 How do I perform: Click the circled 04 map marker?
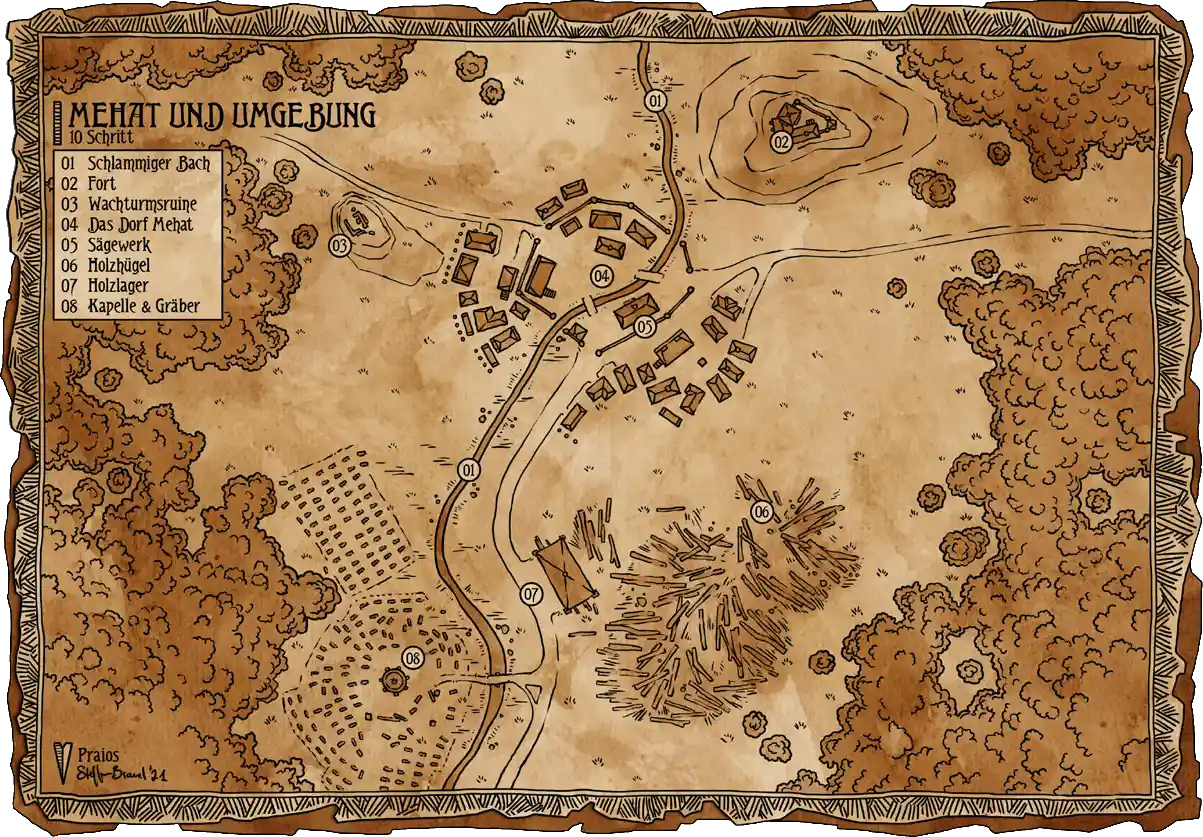click(601, 275)
